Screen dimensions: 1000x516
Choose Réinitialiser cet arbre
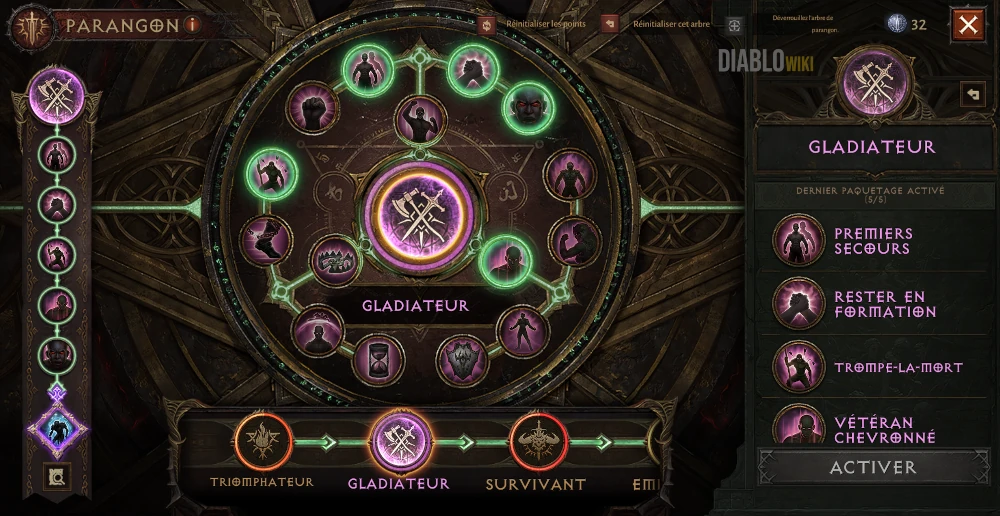pos(609,25)
